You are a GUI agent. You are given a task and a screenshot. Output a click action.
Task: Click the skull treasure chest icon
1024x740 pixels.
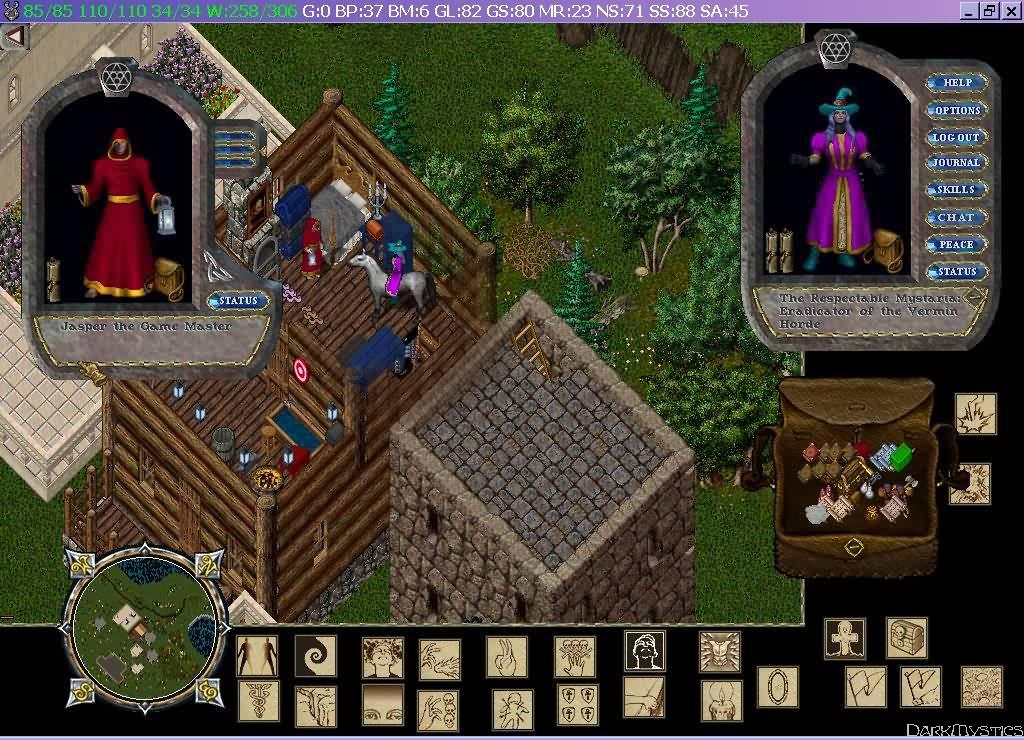point(906,638)
